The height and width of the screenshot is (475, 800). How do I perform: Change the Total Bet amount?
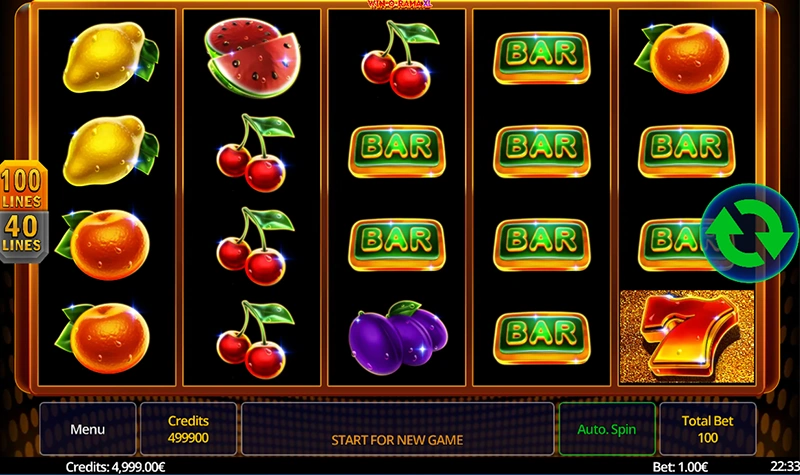[709, 429]
